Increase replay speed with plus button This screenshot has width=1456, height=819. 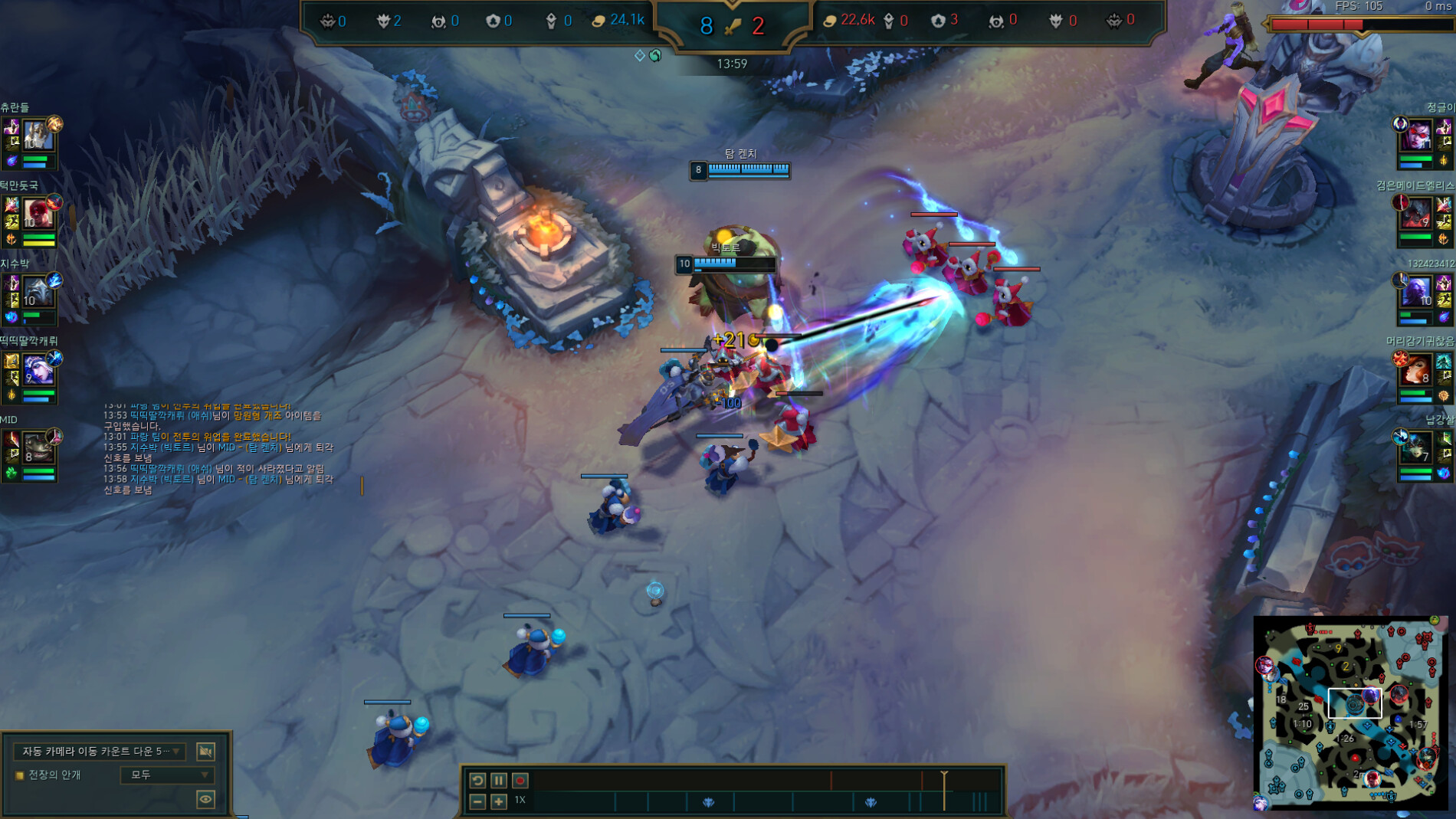[499, 801]
